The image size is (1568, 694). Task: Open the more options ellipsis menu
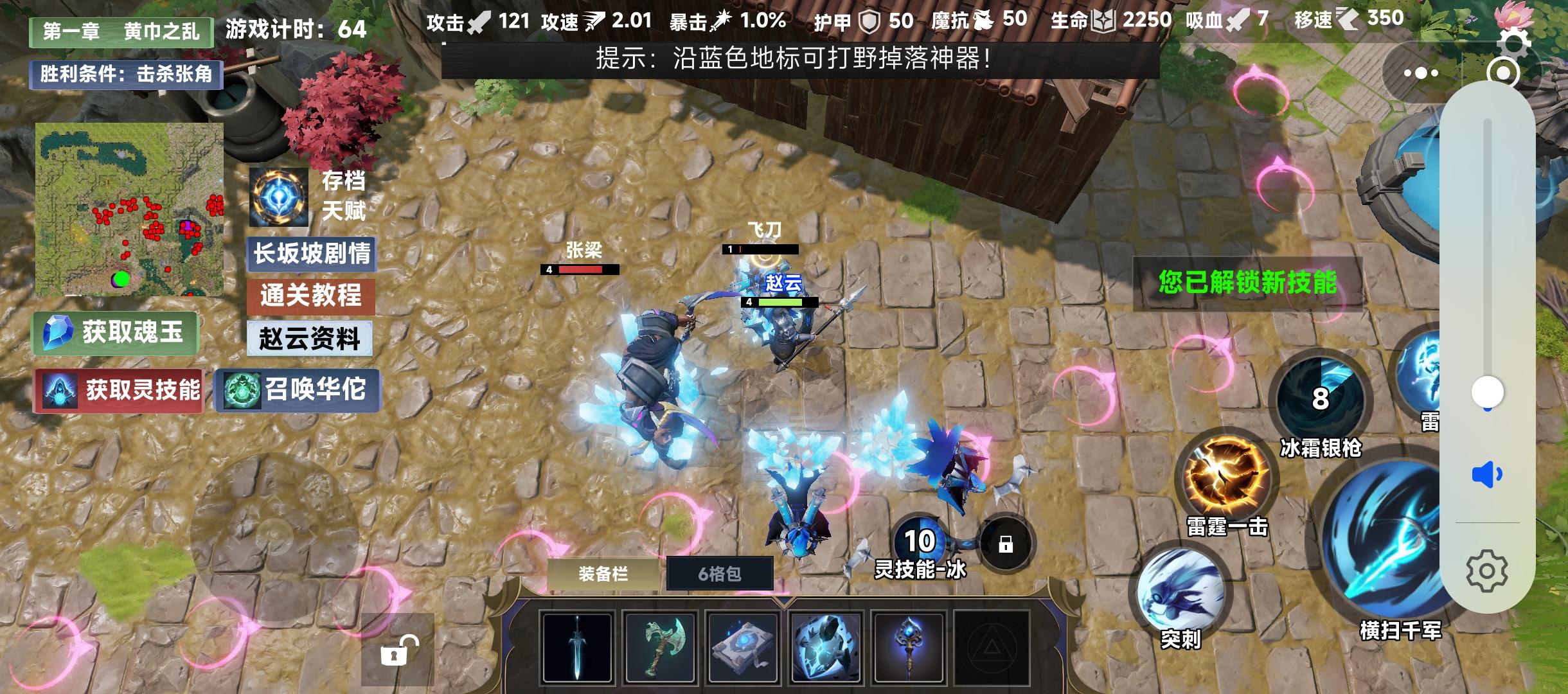pos(1420,74)
